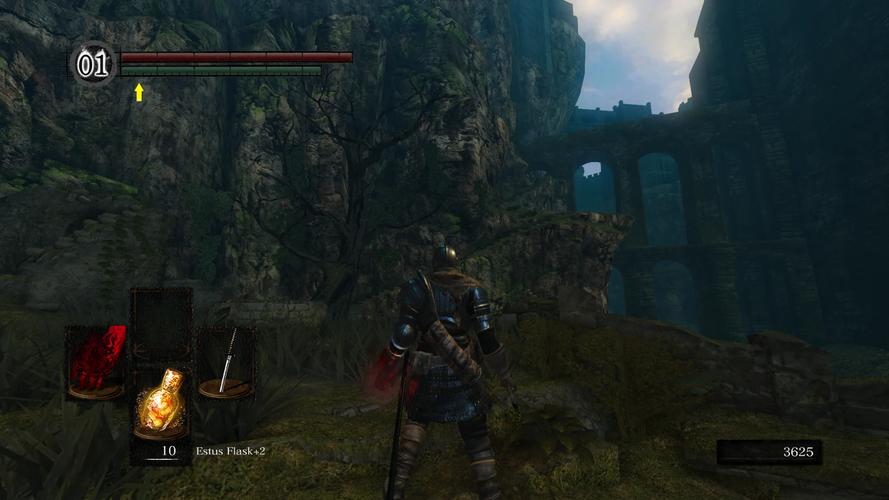Select the empty spell slot above the flask
This screenshot has height=500, width=889.
[161, 324]
